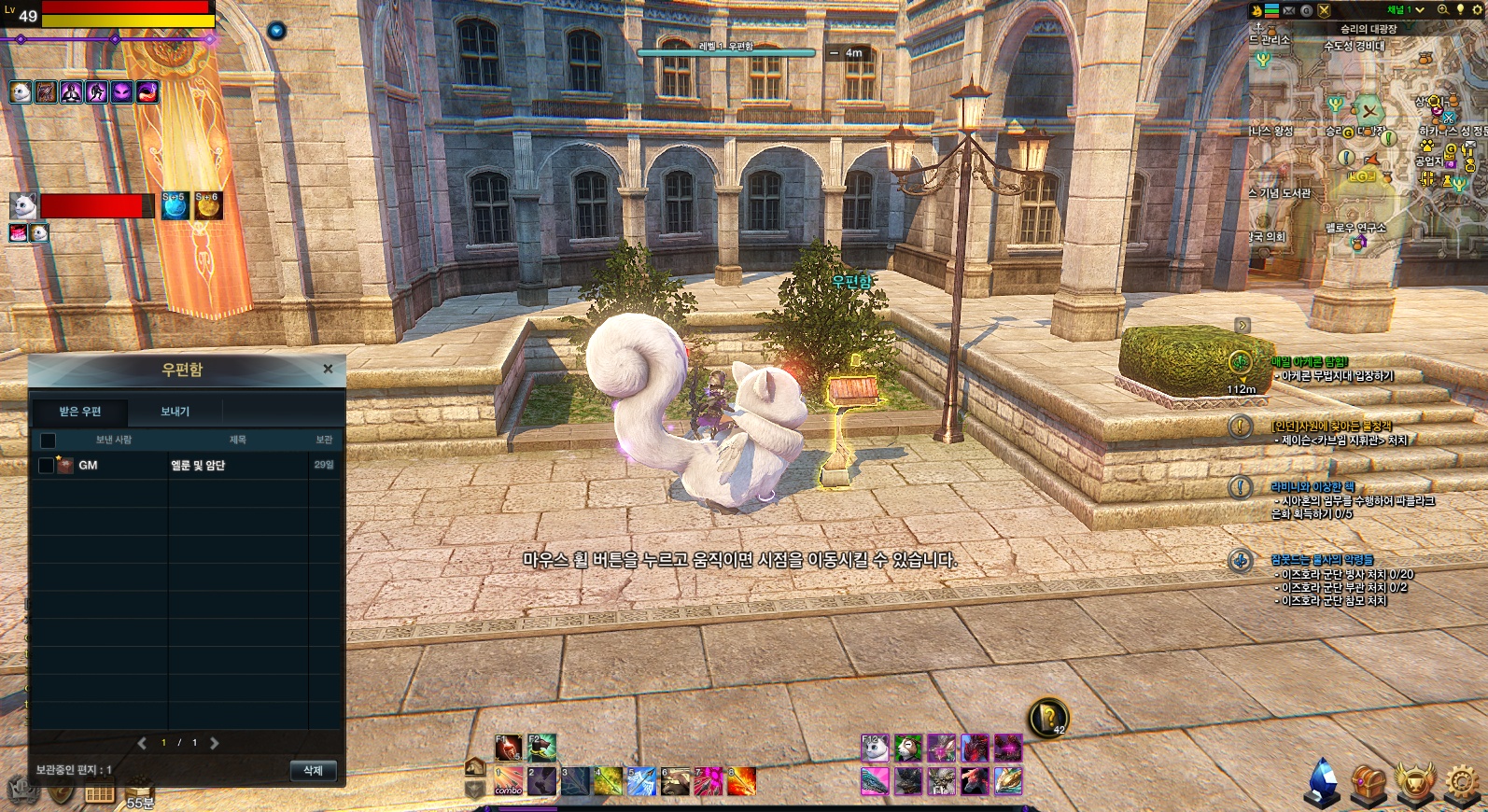Select the 받은 우편 received mail tab
The image size is (1488, 812).
coord(80,412)
